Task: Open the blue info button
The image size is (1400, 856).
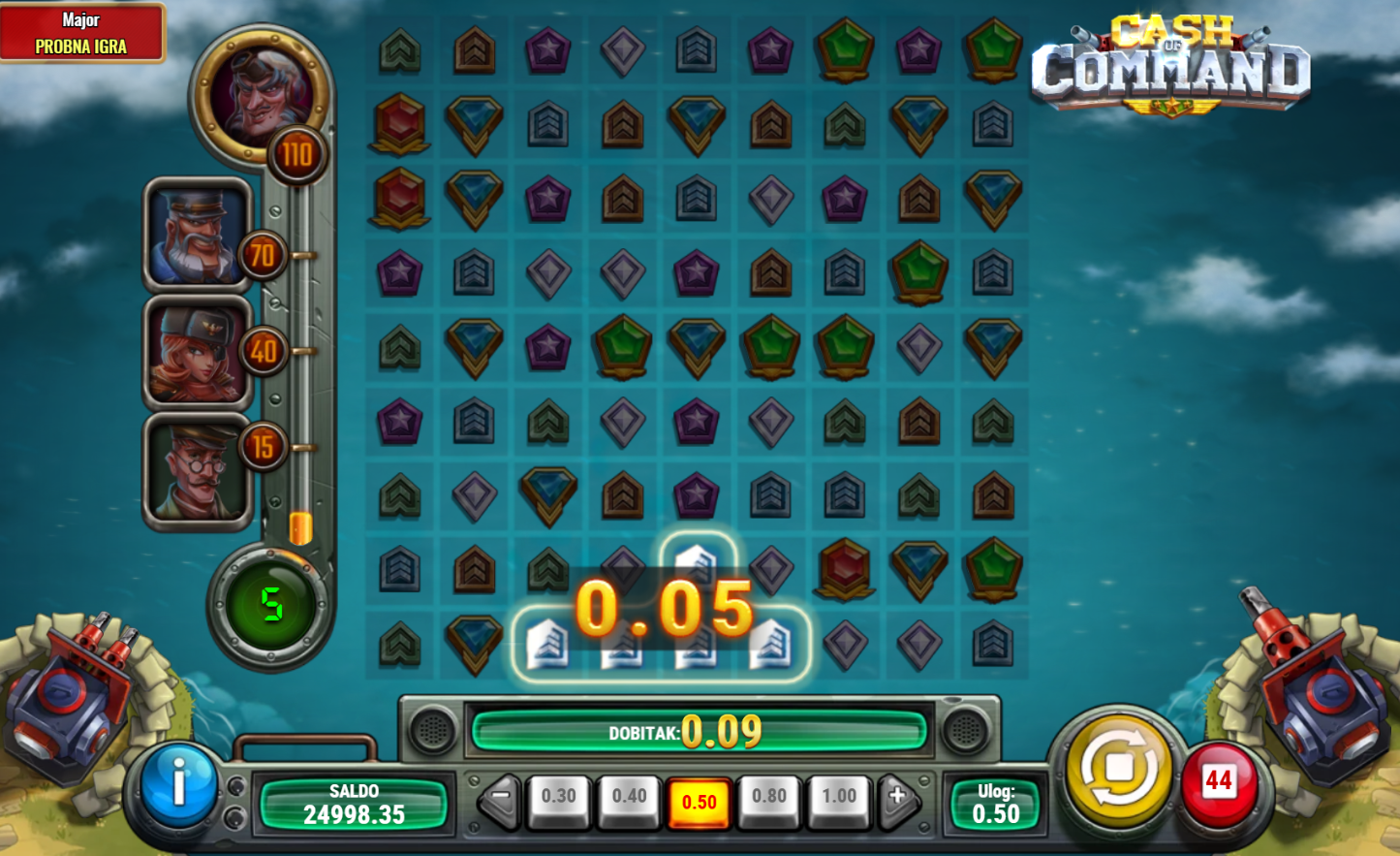Action: click(178, 784)
